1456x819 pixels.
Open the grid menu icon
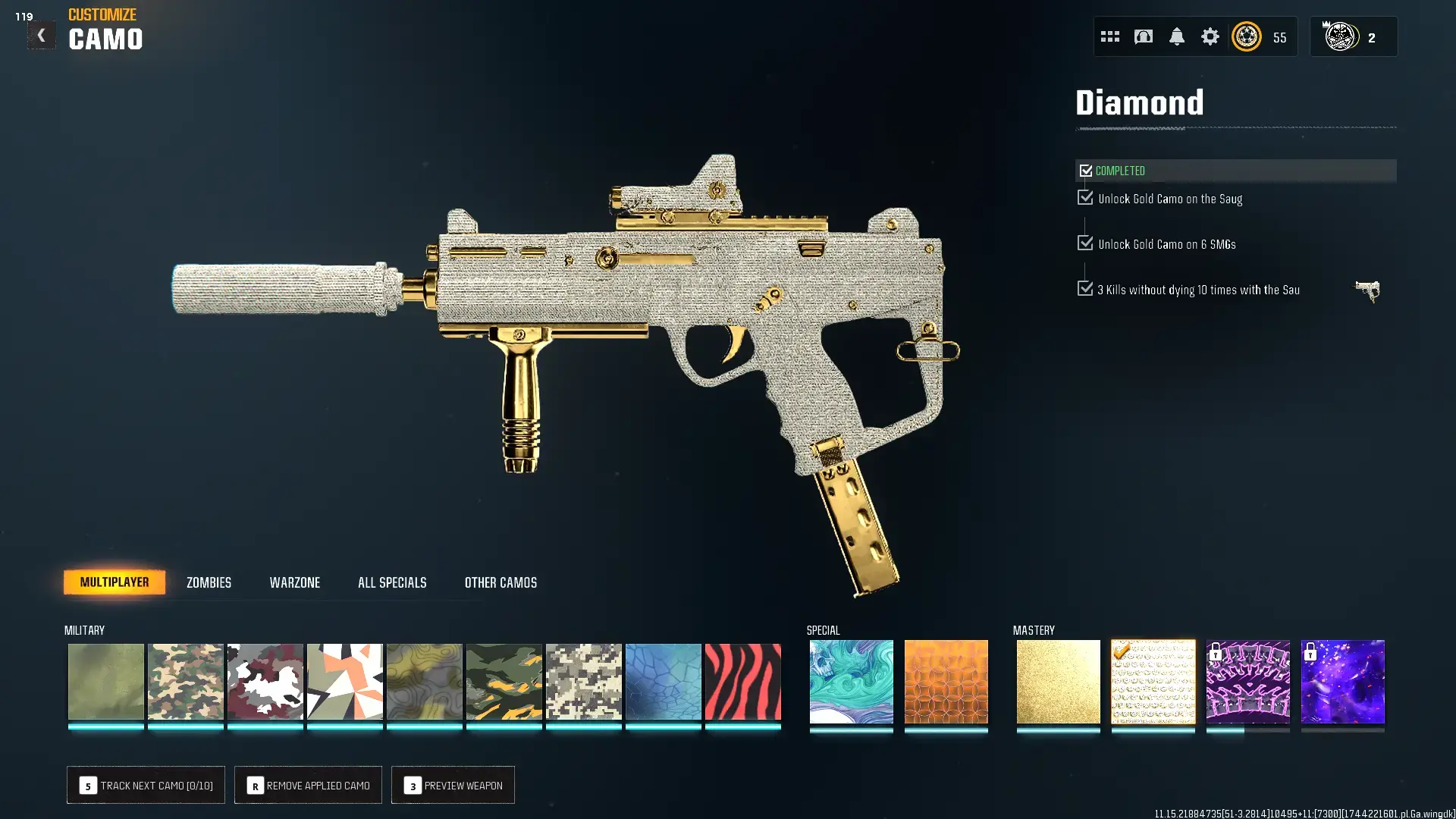pos(1109,36)
